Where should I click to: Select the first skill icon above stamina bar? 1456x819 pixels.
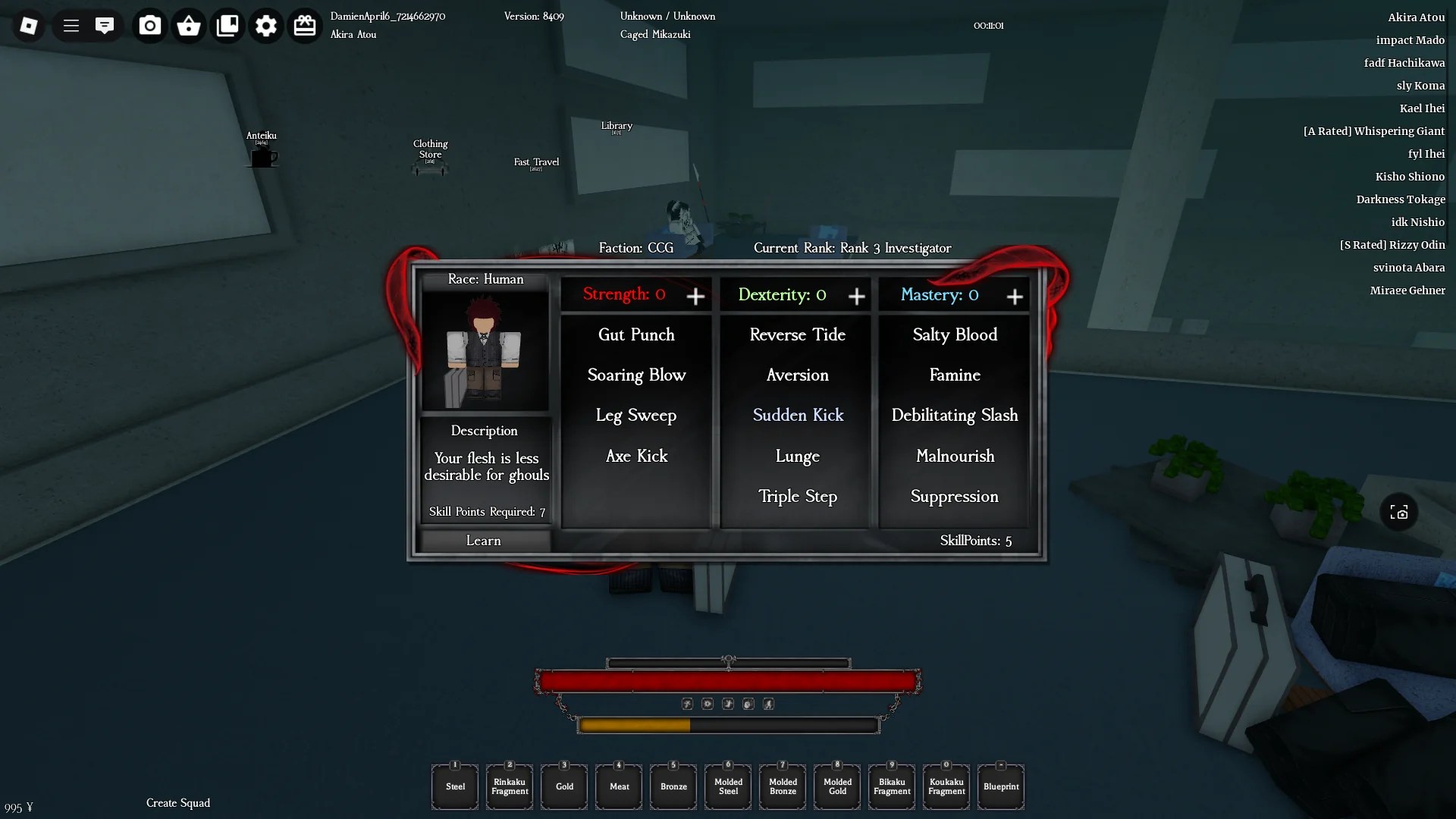tap(687, 704)
